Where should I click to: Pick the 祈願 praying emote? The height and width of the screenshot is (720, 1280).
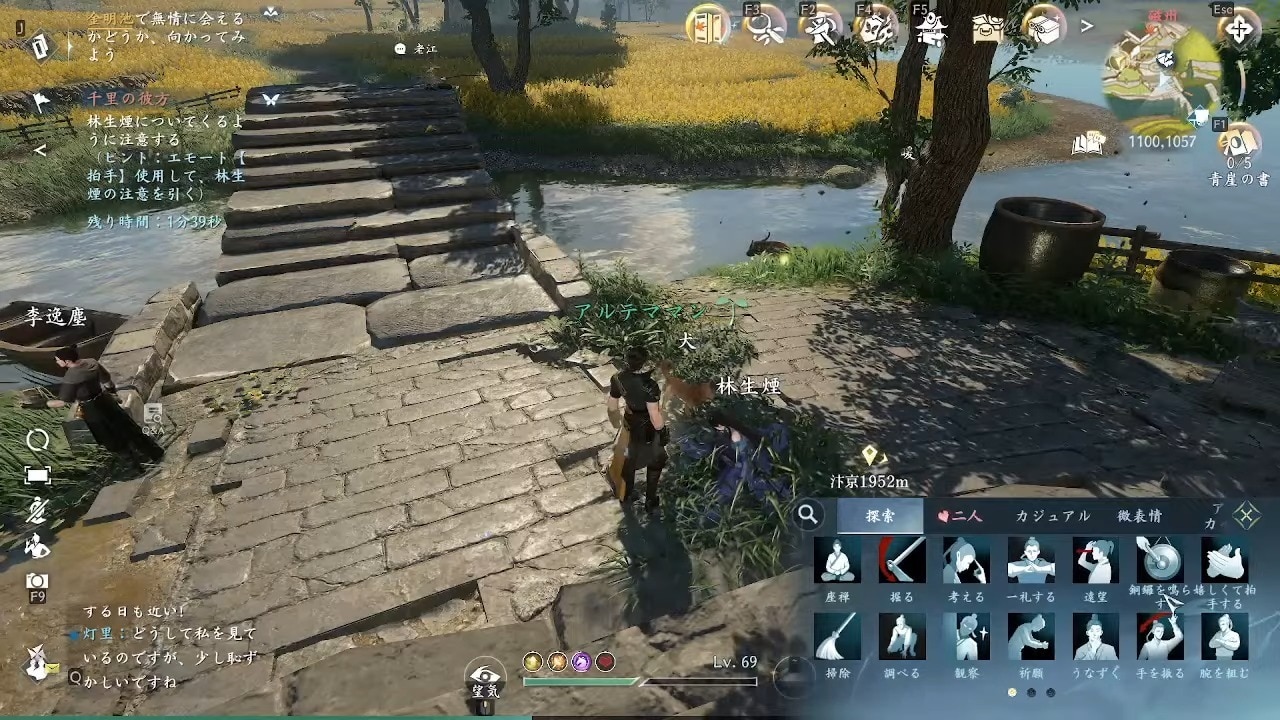point(1030,637)
